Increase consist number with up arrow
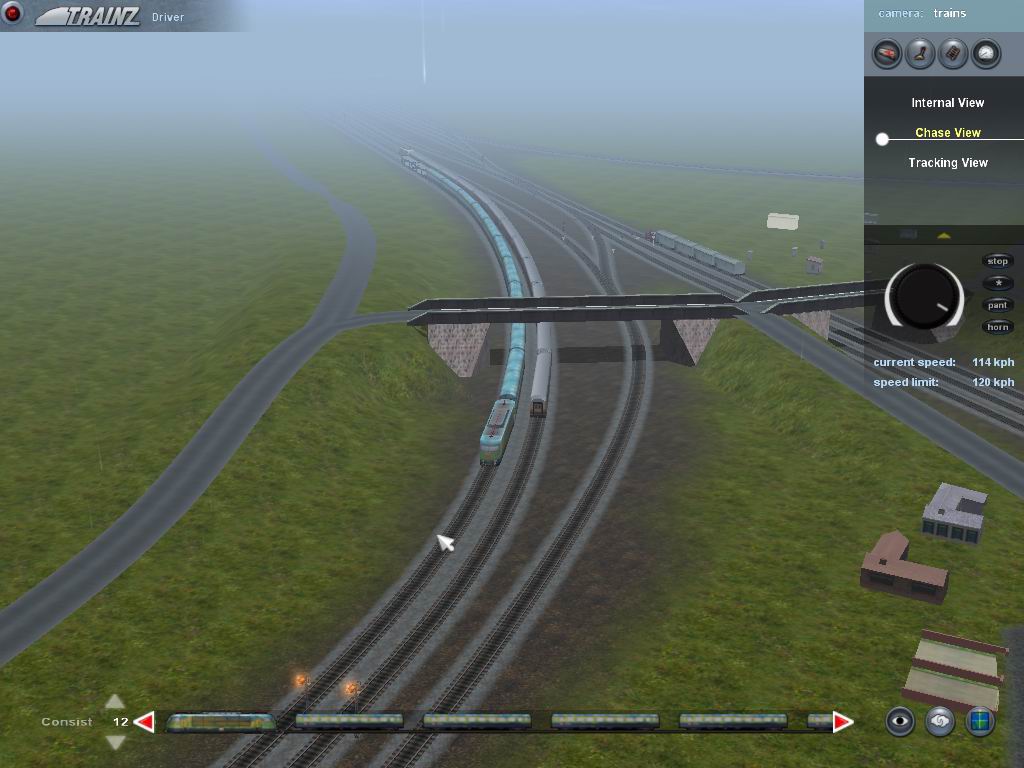 tap(115, 702)
